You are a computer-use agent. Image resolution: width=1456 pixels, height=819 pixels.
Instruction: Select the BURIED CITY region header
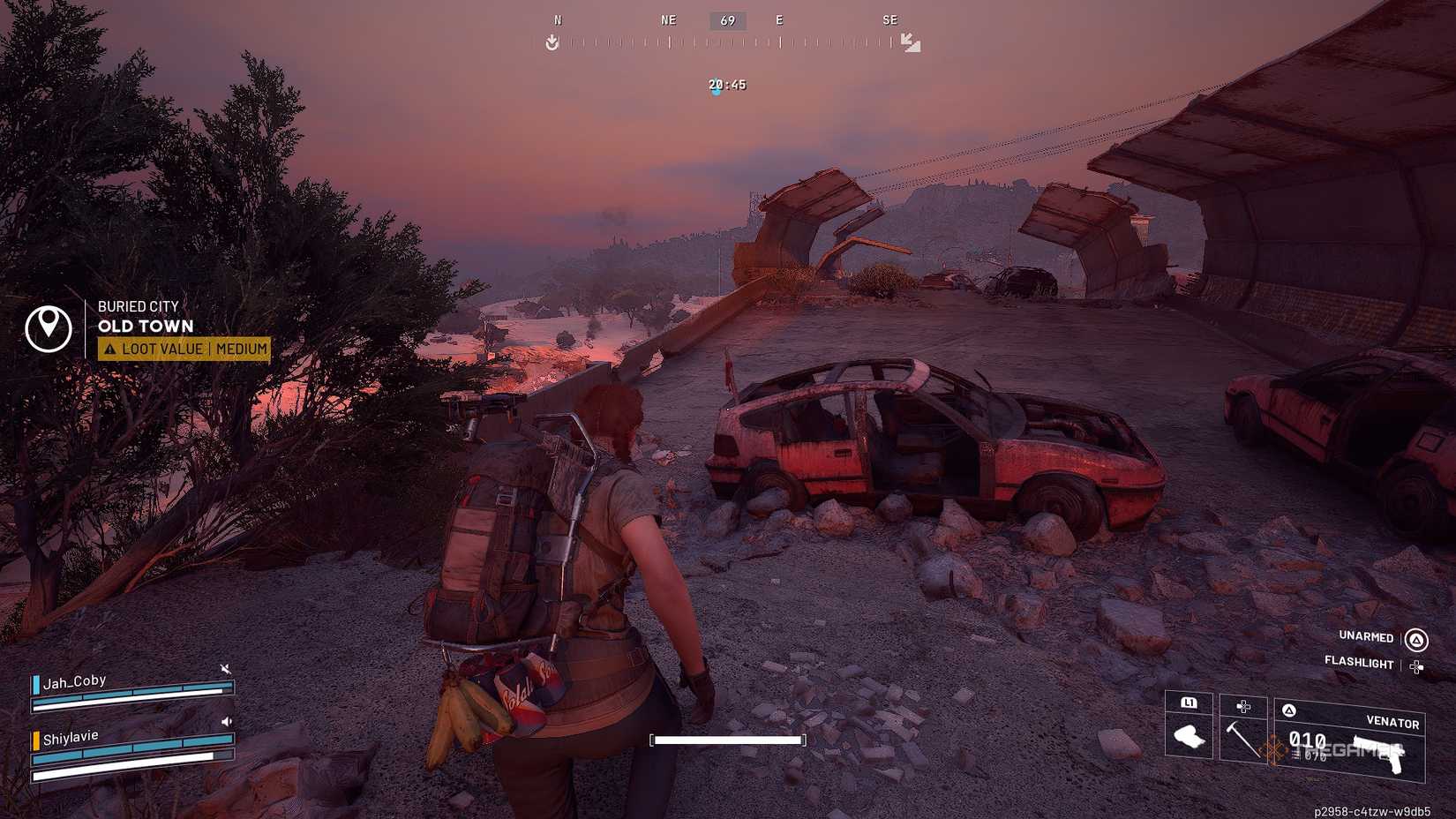tap(139, 306)
